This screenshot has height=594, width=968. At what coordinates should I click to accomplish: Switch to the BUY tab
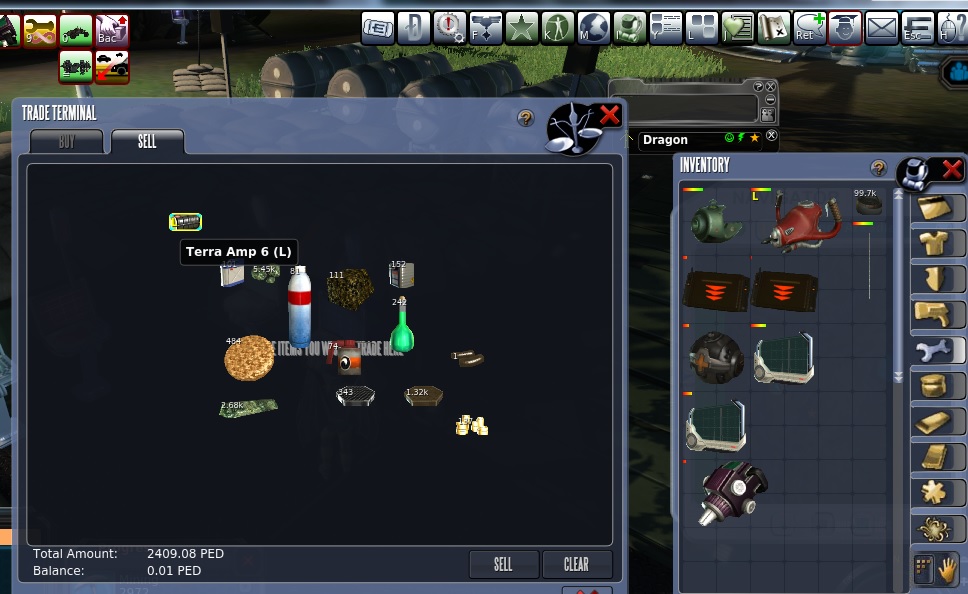(66, 142)
